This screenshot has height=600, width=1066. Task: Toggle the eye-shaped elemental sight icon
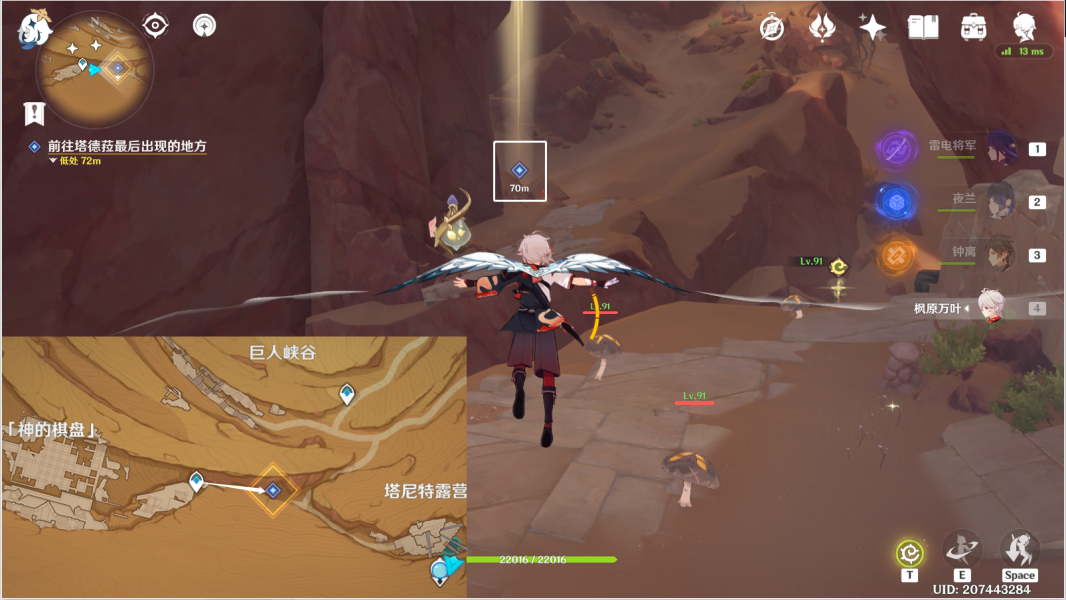[155, 25]
